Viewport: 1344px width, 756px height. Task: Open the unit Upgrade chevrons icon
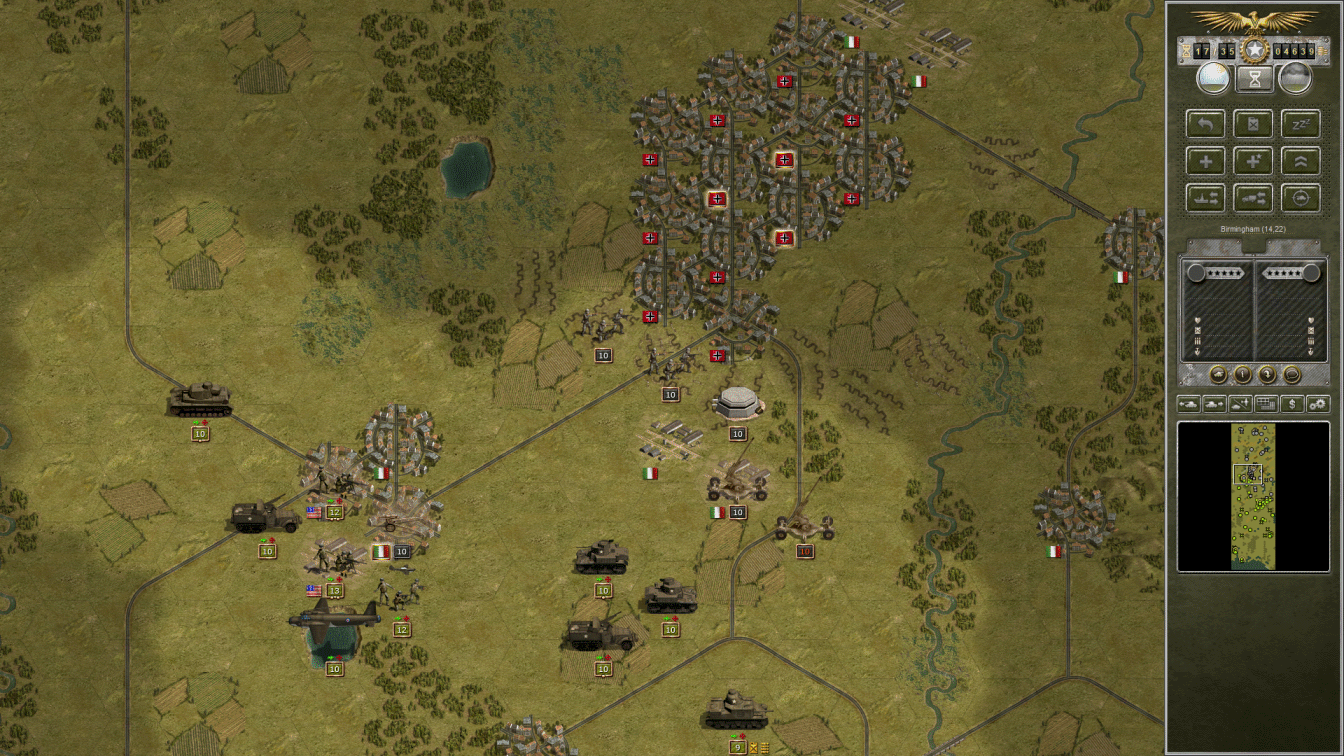tap(1301, 161)
